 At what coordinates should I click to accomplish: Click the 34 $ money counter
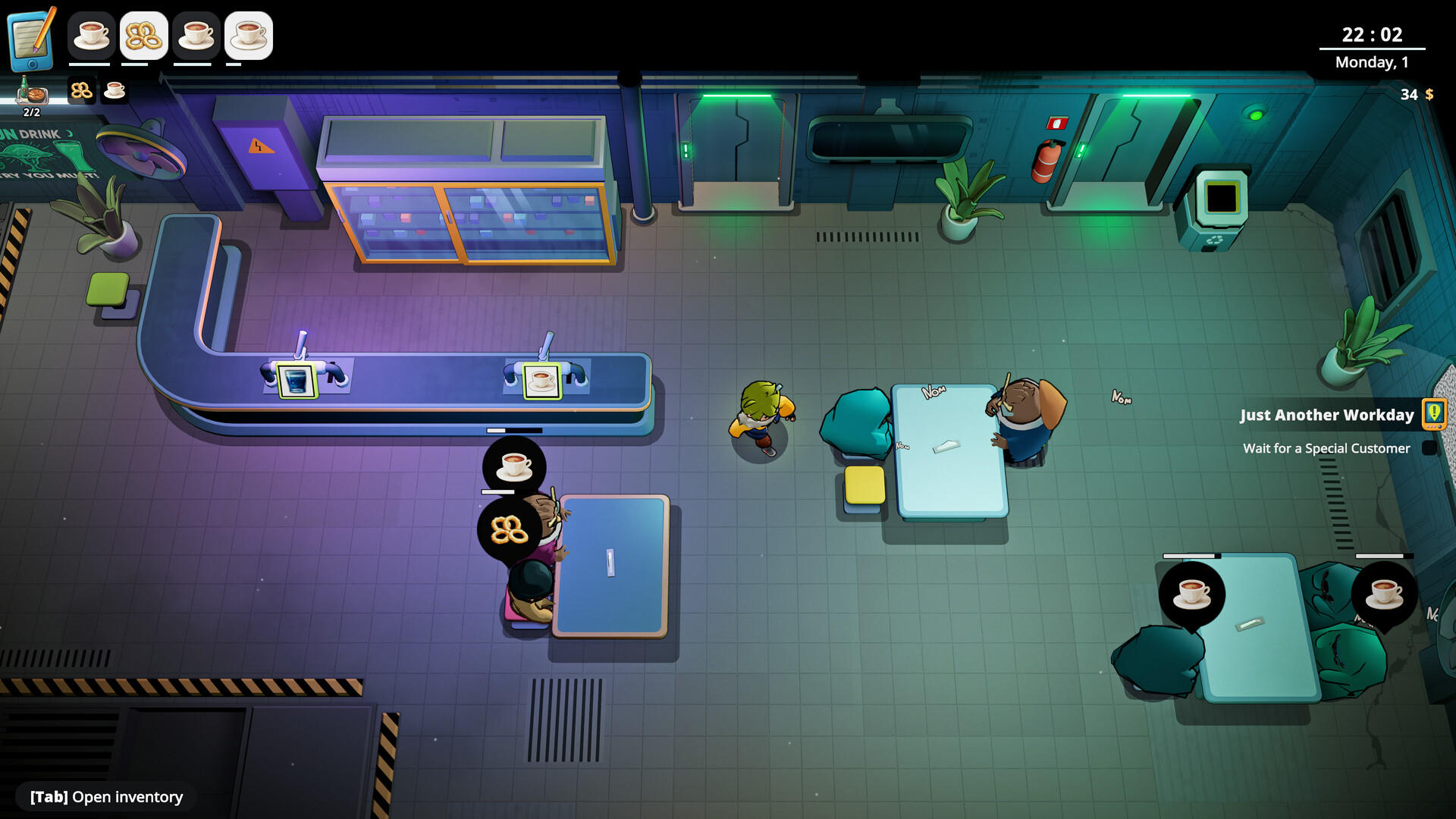pyautogui.click(x=1414, y=95)
